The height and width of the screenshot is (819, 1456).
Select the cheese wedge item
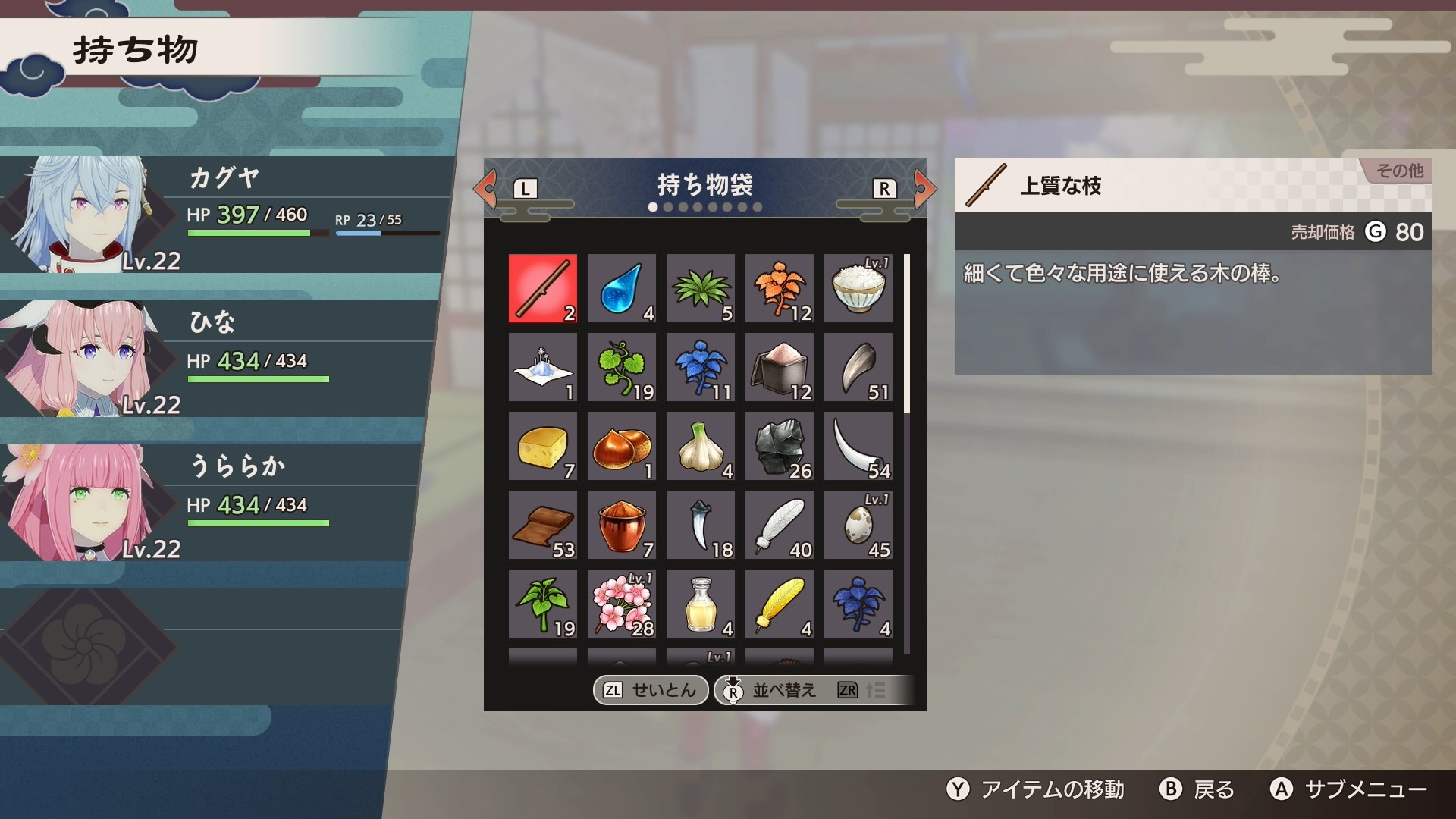[x=542, y=446]
